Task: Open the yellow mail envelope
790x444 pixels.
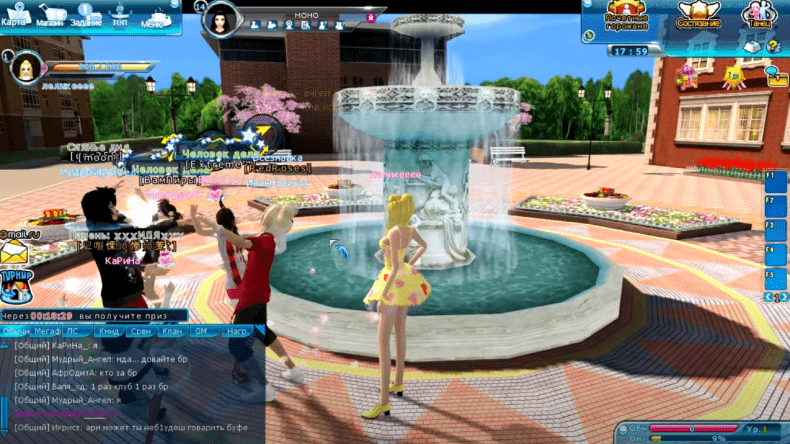Action: (x=13, y=251)
